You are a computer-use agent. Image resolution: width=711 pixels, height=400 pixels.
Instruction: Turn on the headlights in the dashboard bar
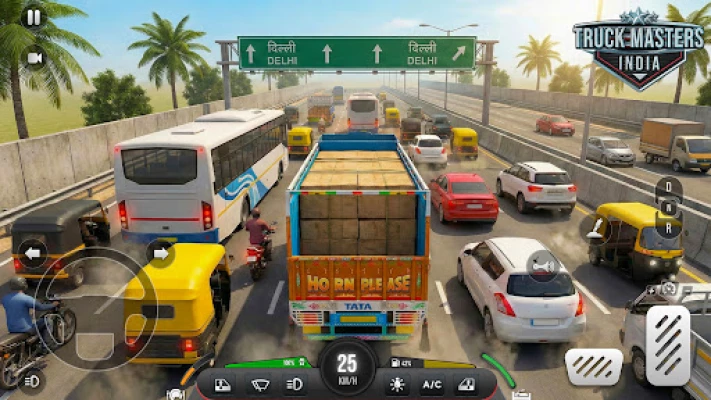tap(295, 384)
